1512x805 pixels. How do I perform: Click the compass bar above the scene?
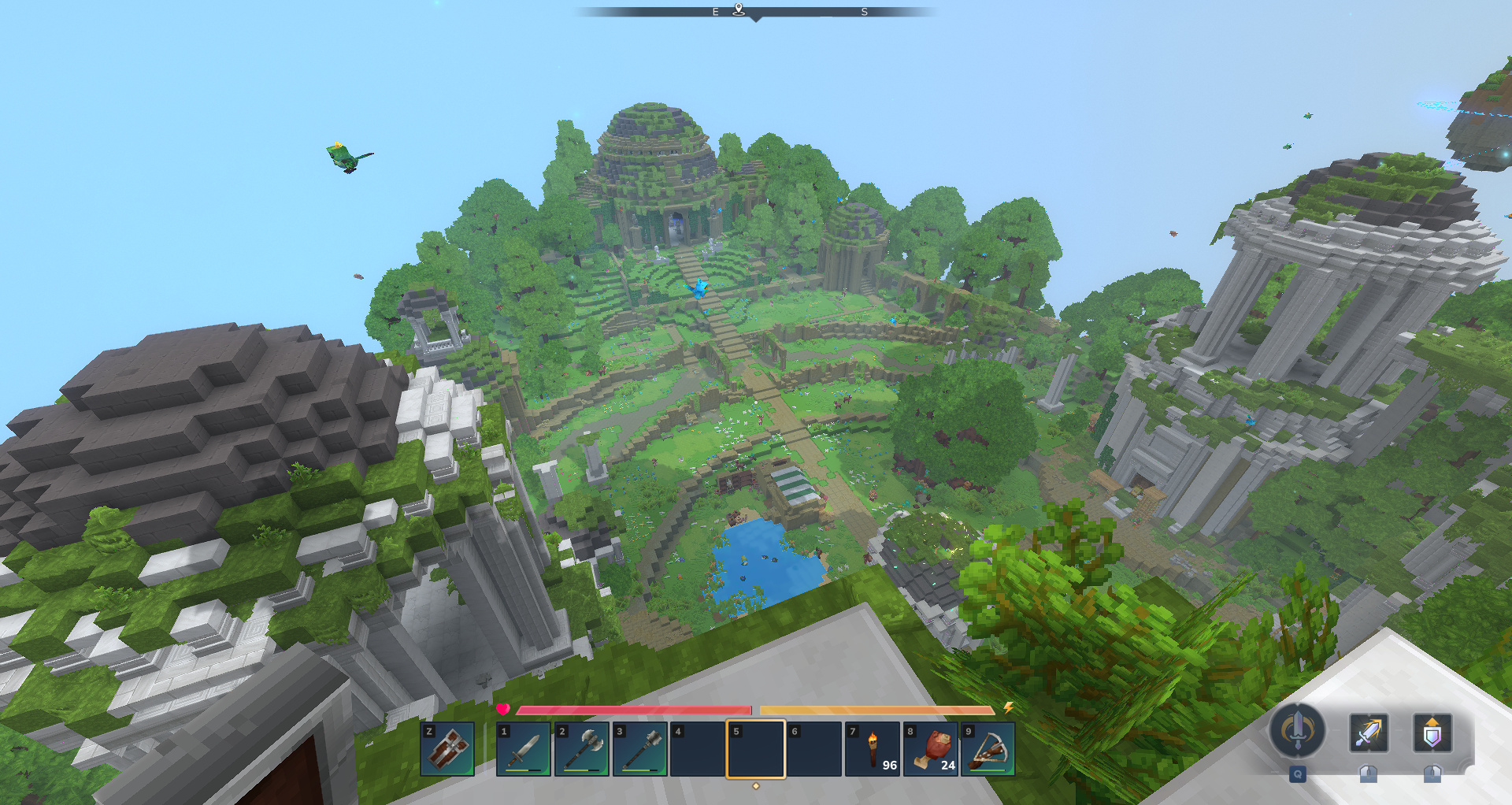756,12
